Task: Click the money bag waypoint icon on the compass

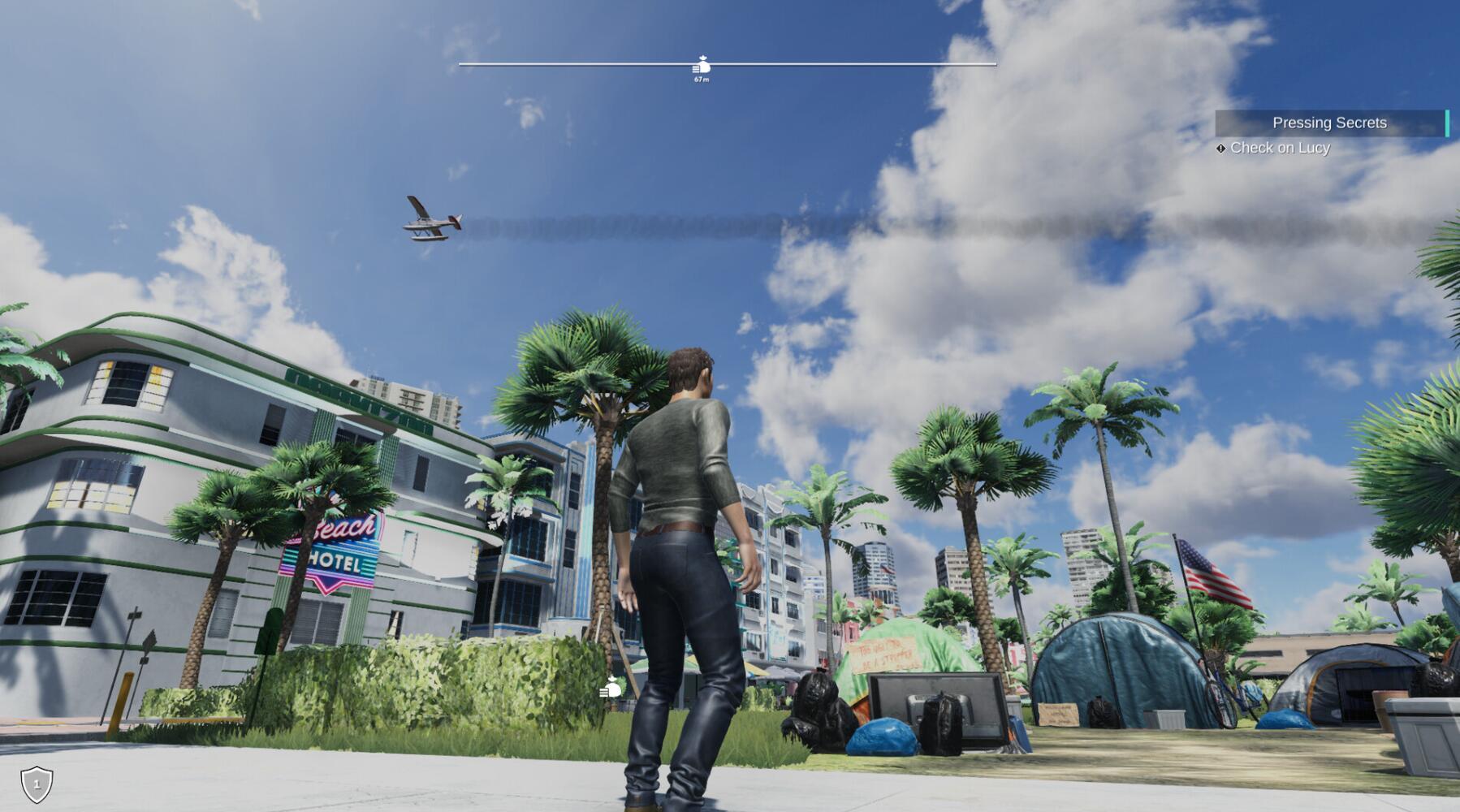Action: click(702, 62)
